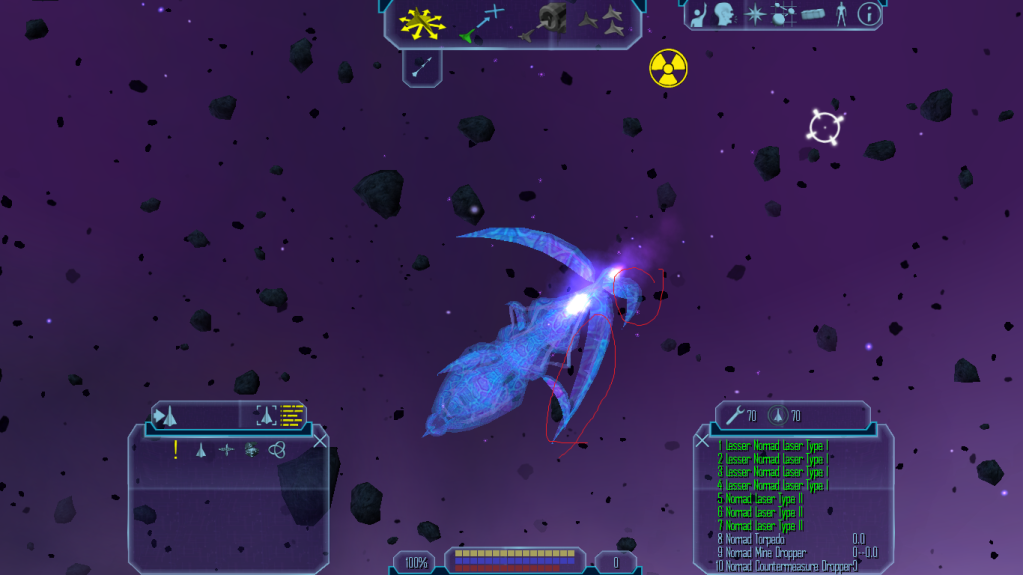Open the Inventory cargo icon
1023x575 pixels.
[x=813, y=15]
